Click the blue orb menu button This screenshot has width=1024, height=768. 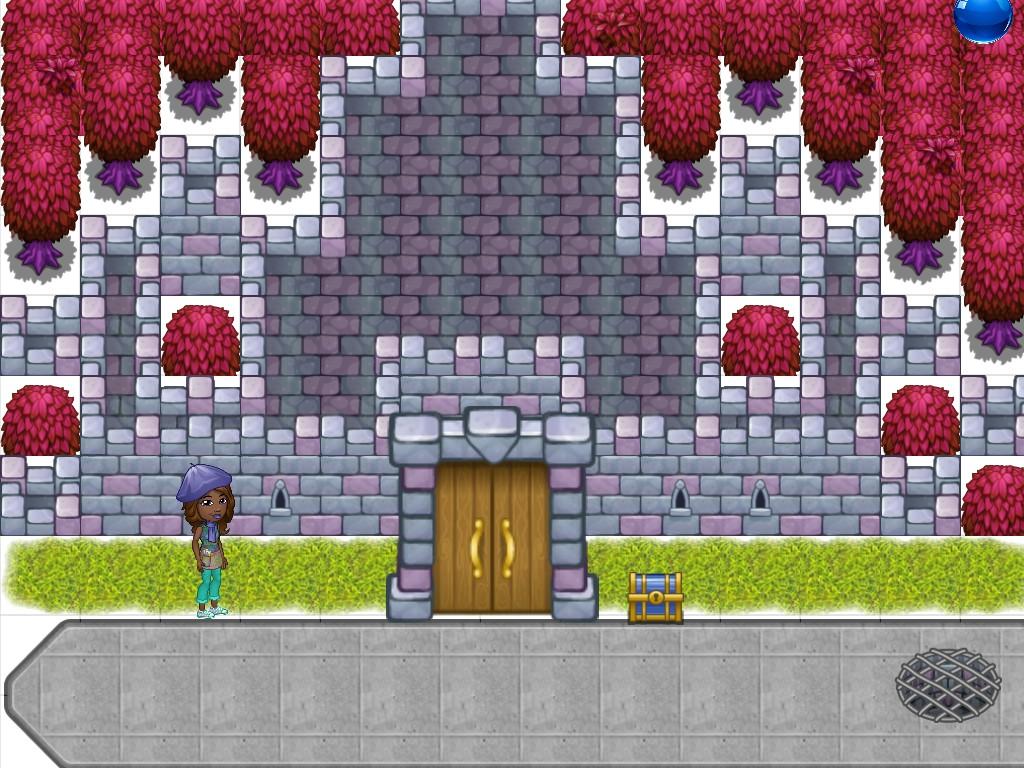982,17
